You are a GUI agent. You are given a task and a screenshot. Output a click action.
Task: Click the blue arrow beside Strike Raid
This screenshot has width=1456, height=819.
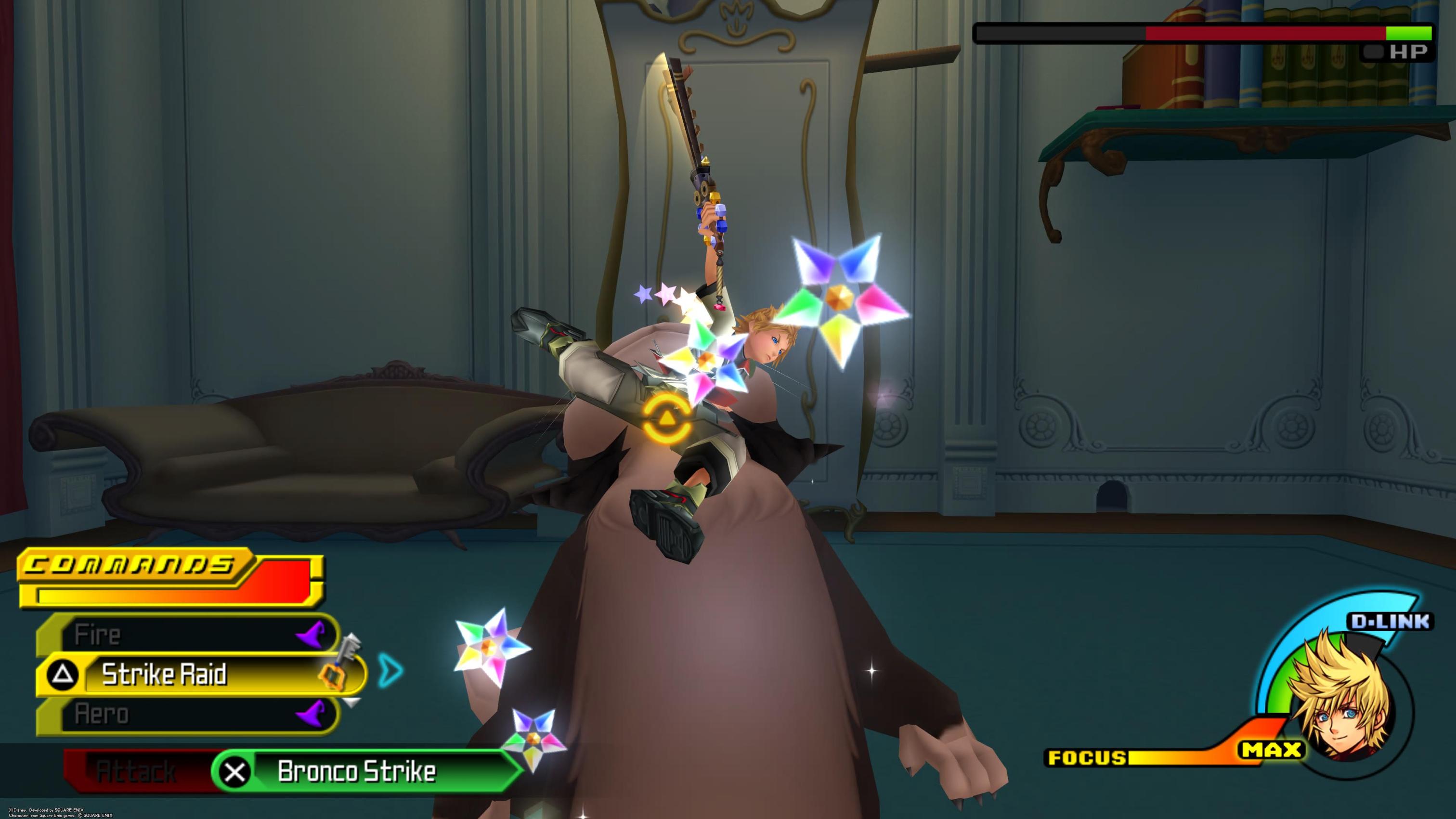(x=391, y=670)
